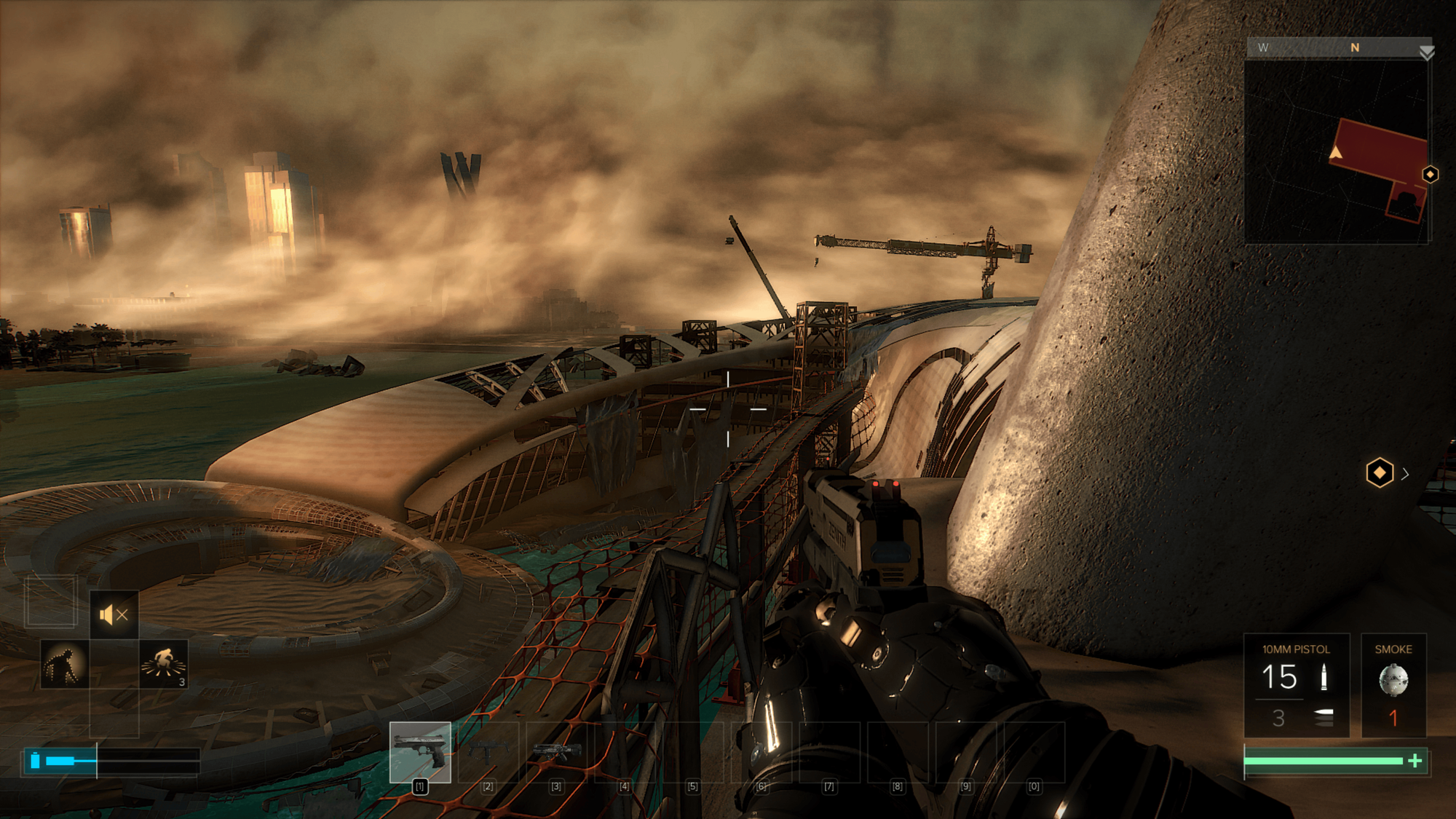Activate the muted speaker silent-movement augmentation
The width and height of the screenshot is (1456, 819).
point(114,615)
